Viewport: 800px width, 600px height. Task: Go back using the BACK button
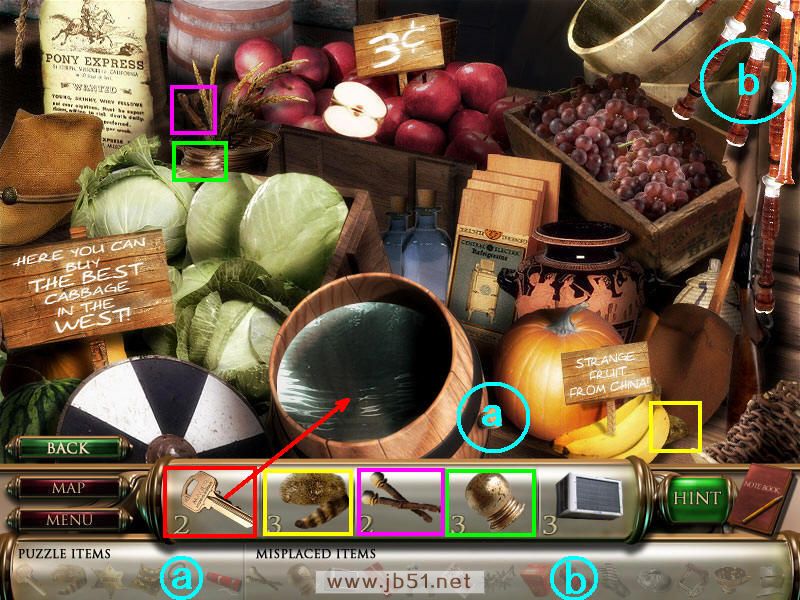(x=68, y=448)
